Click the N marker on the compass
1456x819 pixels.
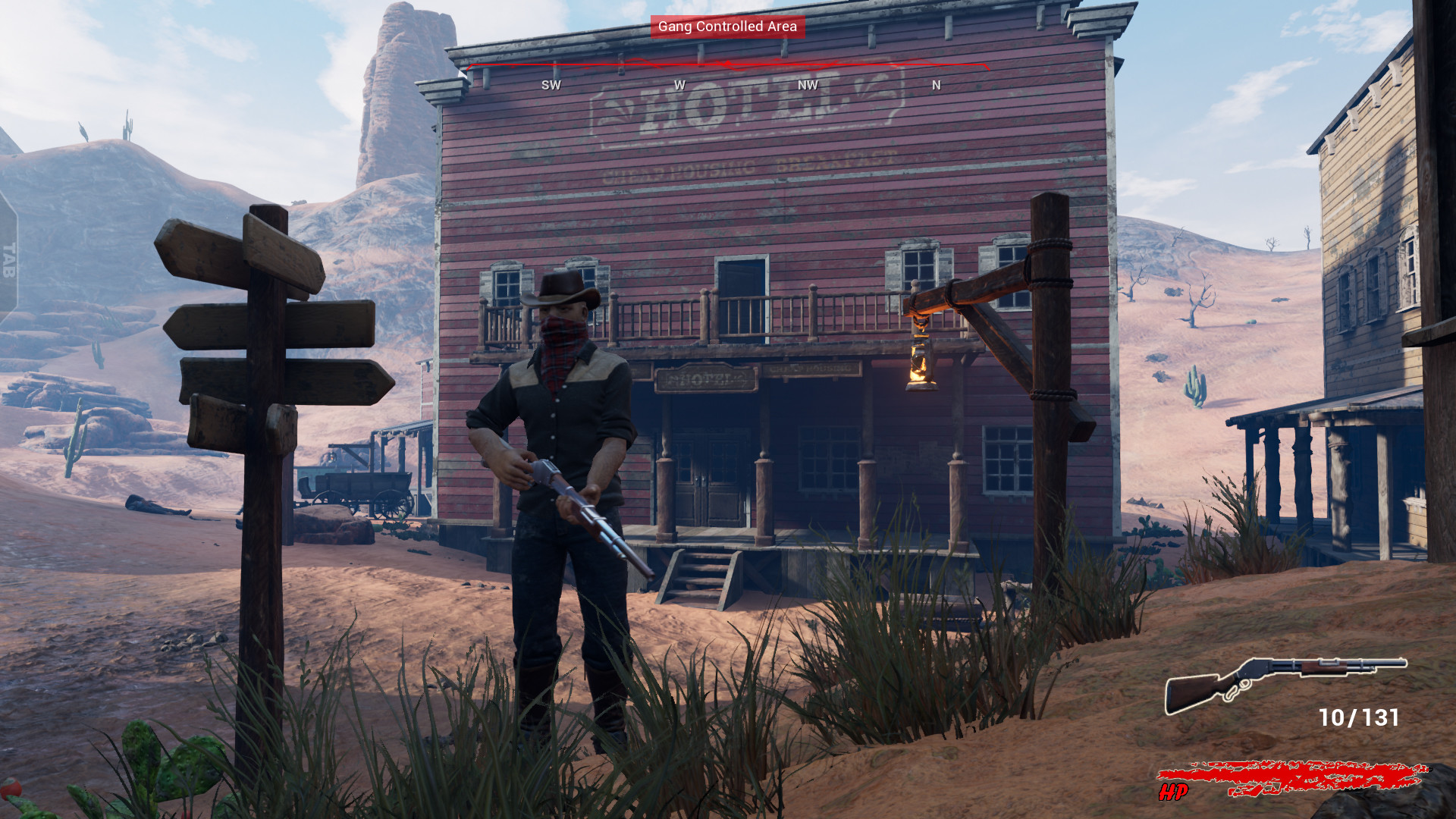tap(935, 85)
